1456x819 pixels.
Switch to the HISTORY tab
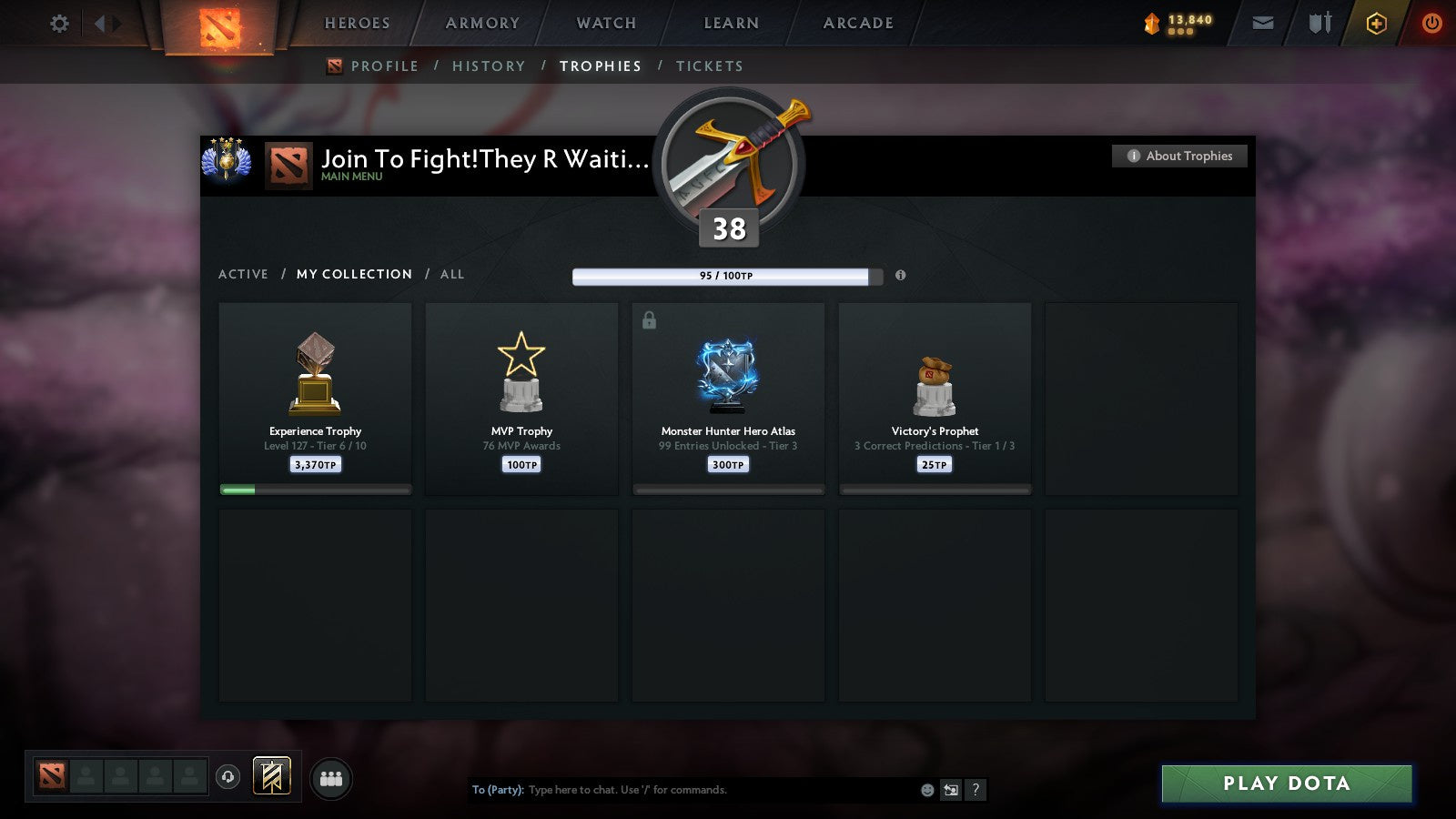(x=489, y=66)
